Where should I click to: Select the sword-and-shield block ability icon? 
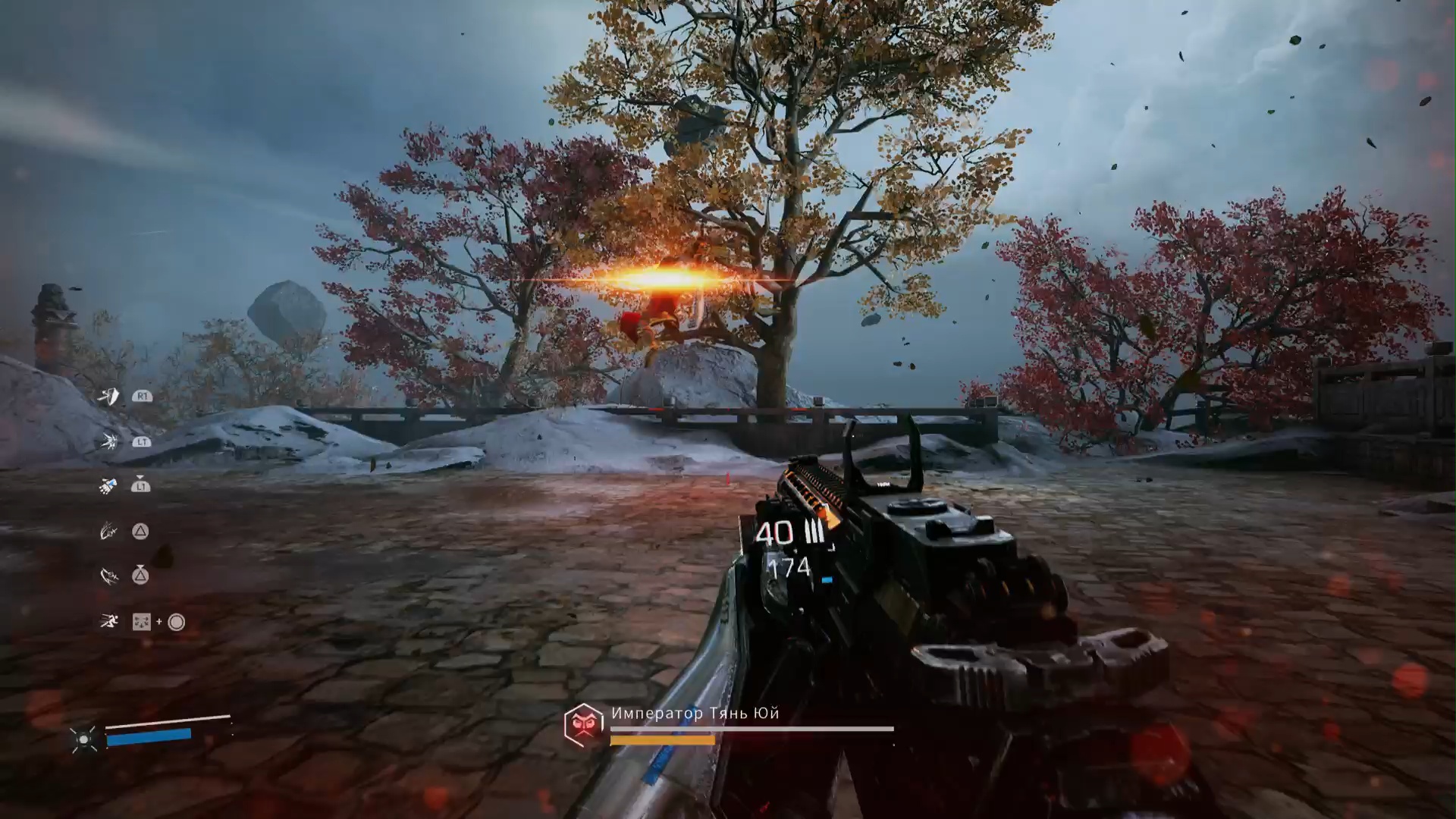coord(109,397)
